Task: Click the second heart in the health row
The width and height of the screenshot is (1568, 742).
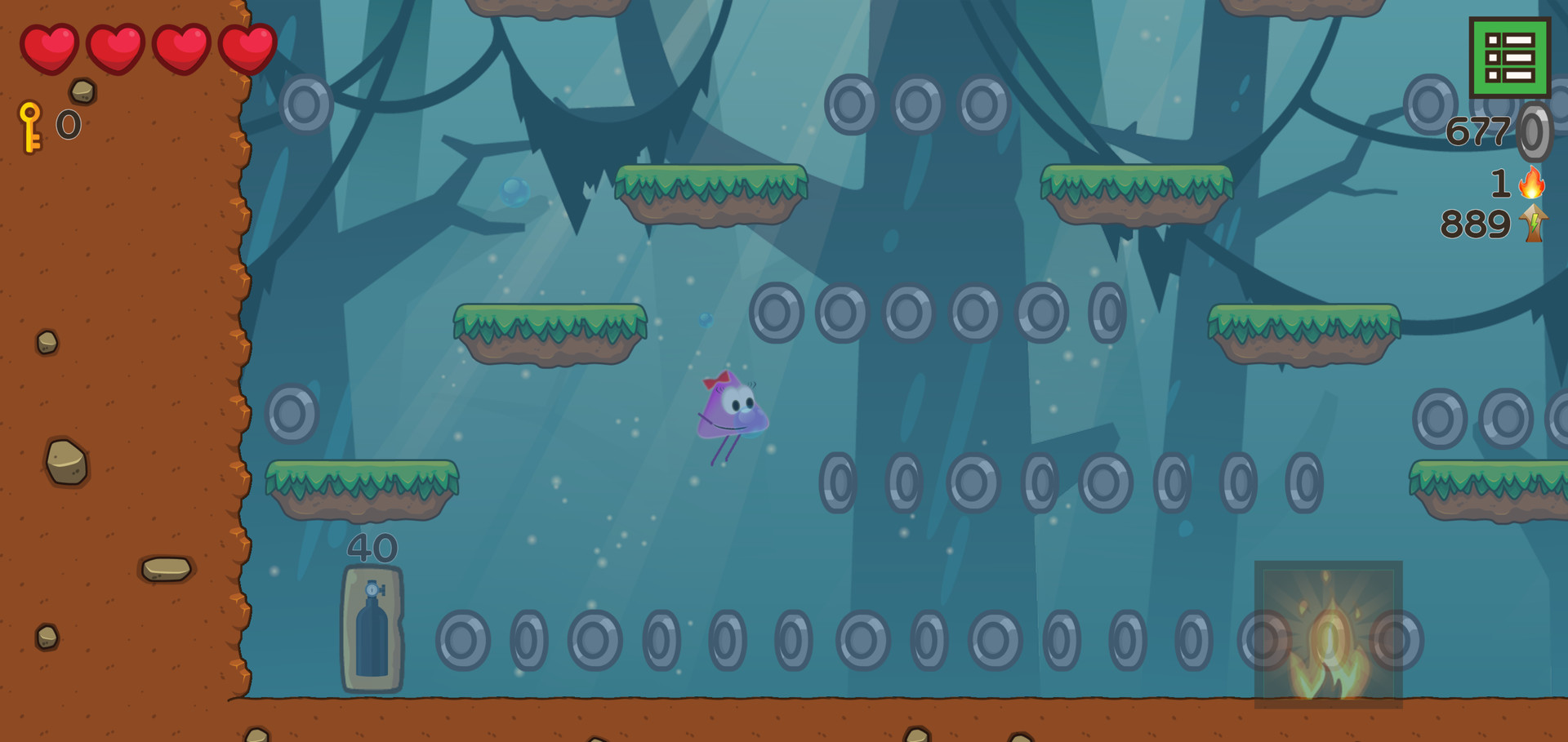Action: (x=118, y=47)
